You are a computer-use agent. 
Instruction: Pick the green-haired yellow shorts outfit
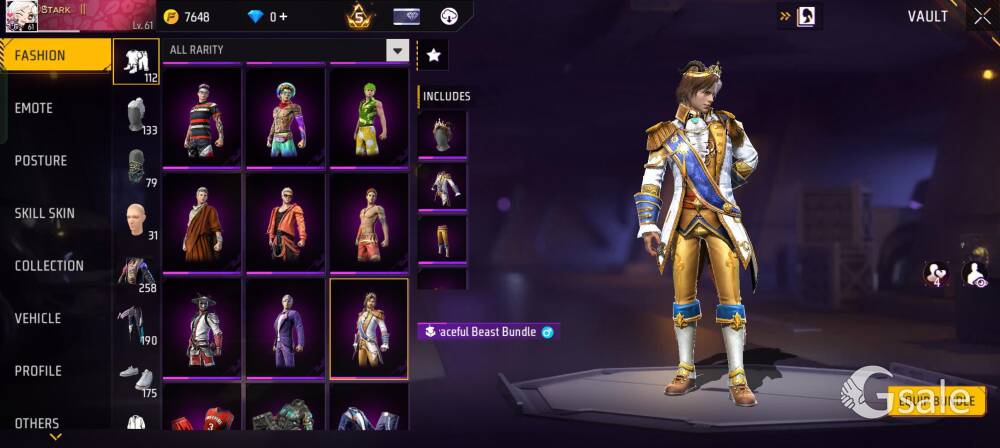click(369, 118)
